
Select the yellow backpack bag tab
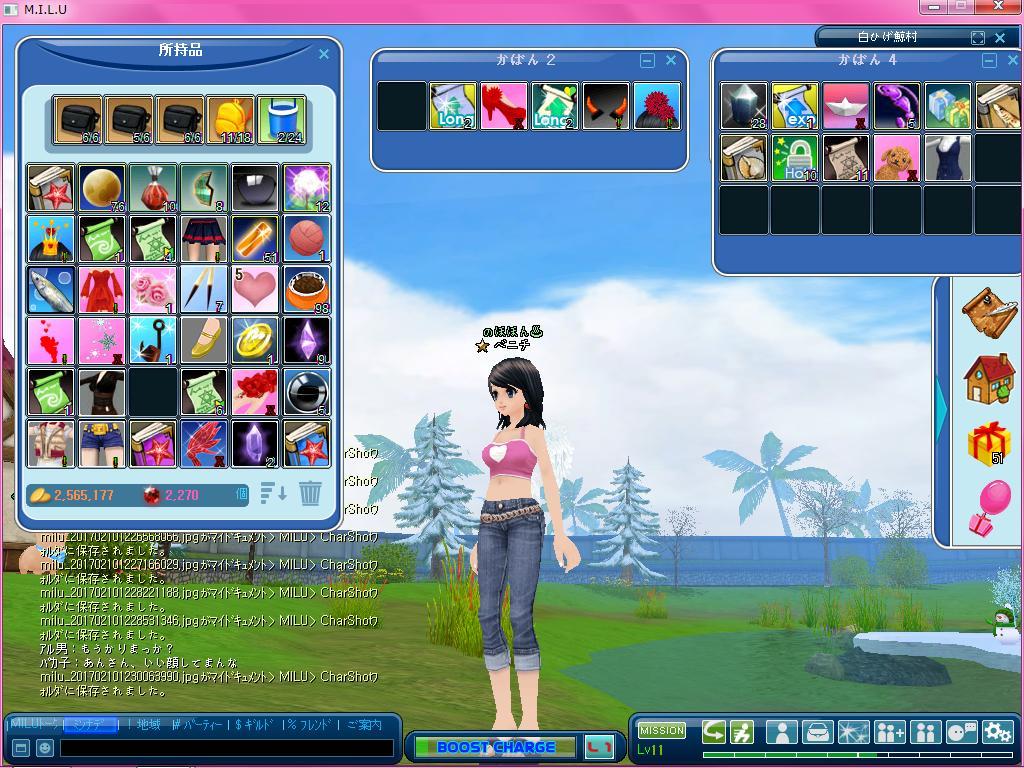click(x=230, y=121)
